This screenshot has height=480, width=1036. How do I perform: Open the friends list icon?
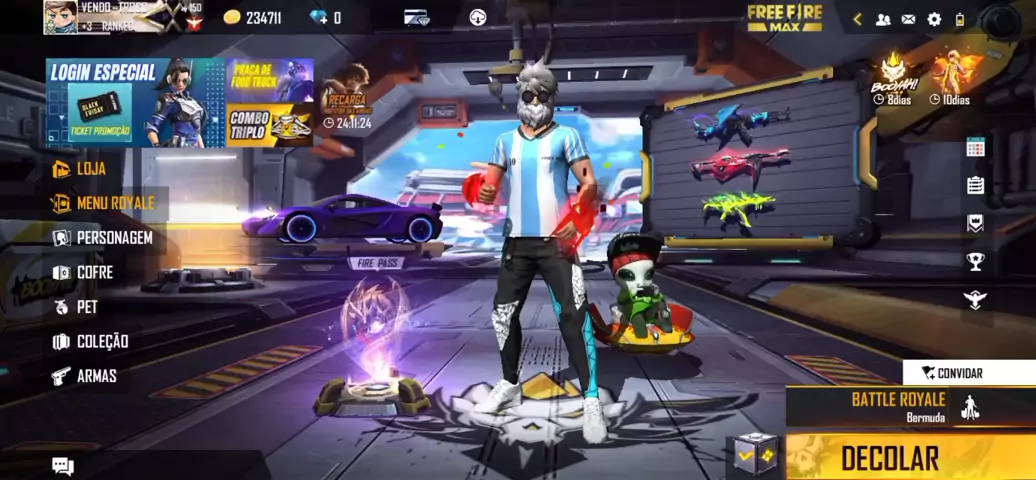(883, 19)
